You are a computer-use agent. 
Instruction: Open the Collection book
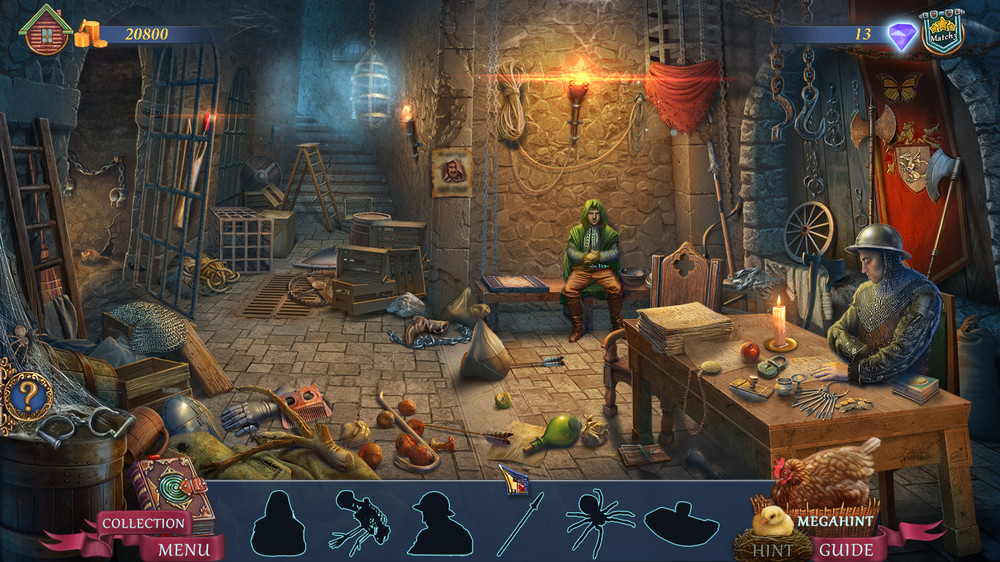(x=145, y=522)
